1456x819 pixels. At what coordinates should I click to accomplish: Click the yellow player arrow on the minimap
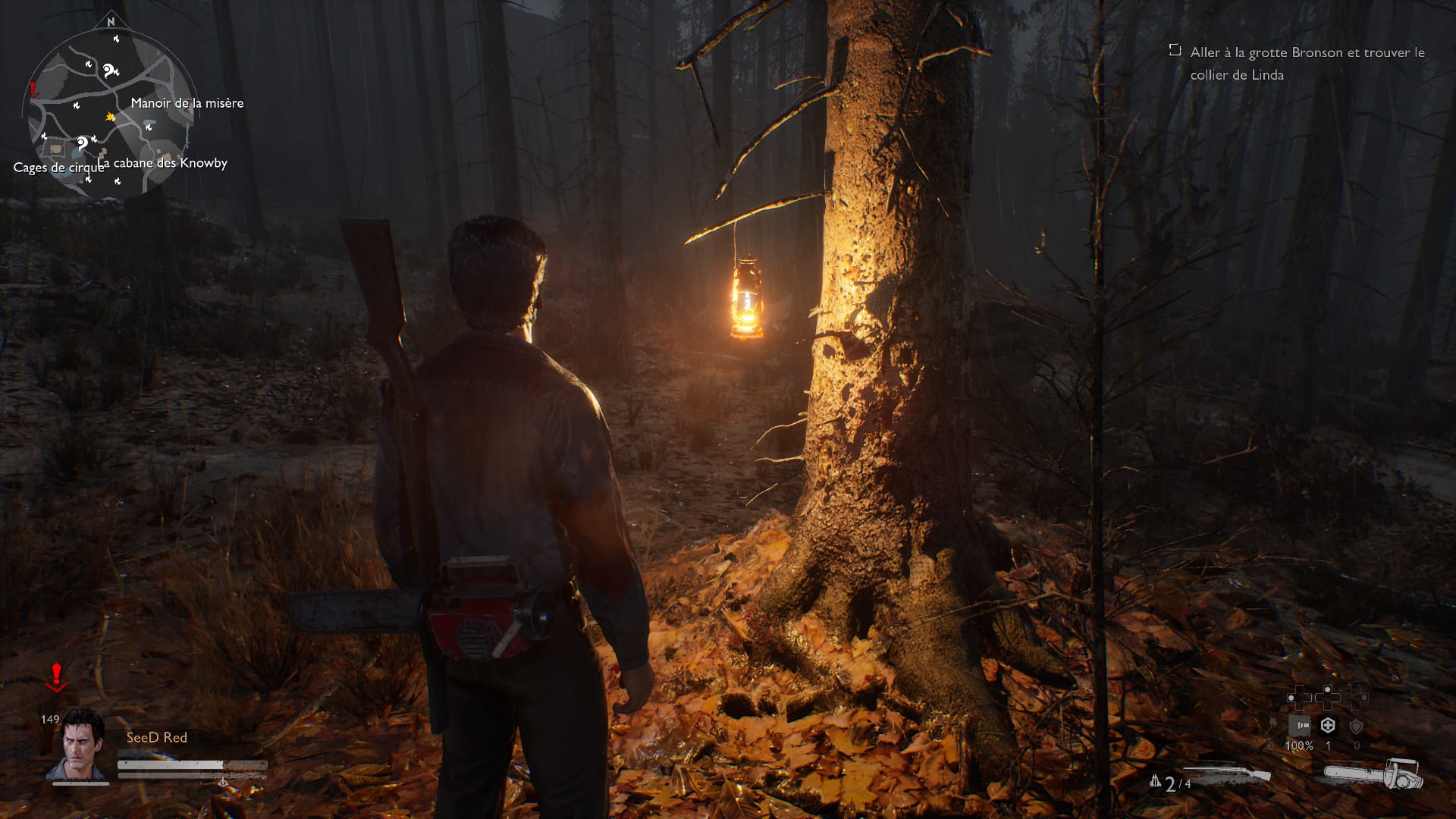click(x=111, y=117)
